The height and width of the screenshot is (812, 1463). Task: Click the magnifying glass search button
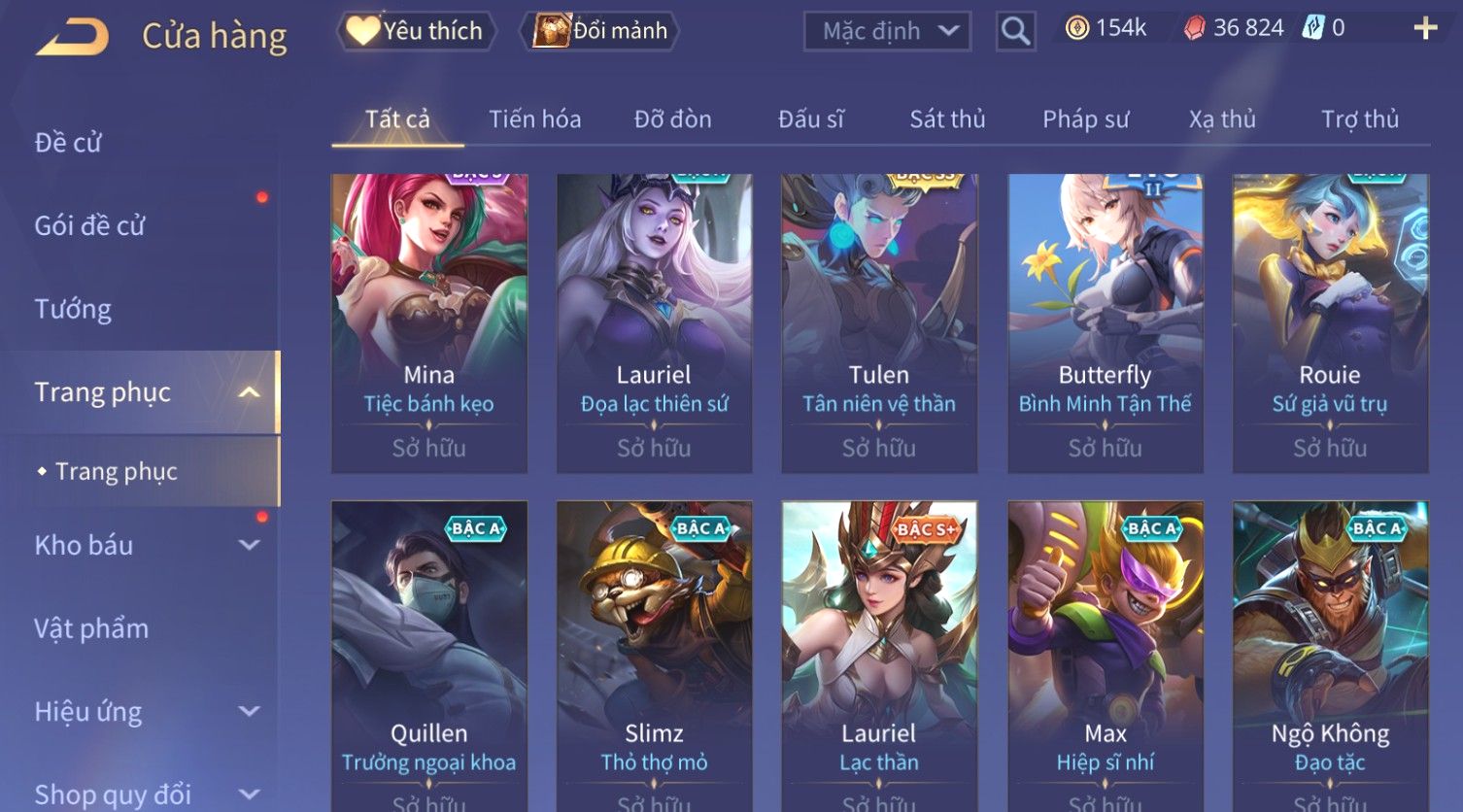pos(1015,32)
